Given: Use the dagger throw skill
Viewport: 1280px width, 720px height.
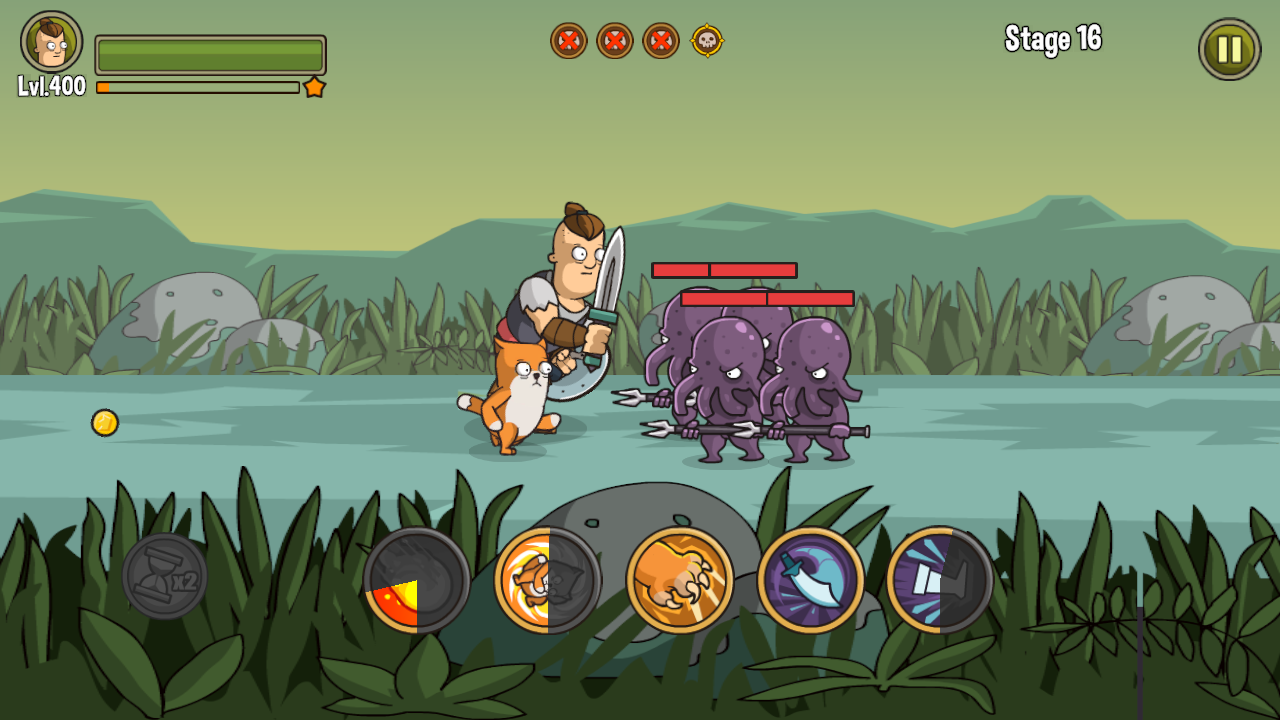Looking at the screenshot, I should pyautogui.click(x=808, y=581).
